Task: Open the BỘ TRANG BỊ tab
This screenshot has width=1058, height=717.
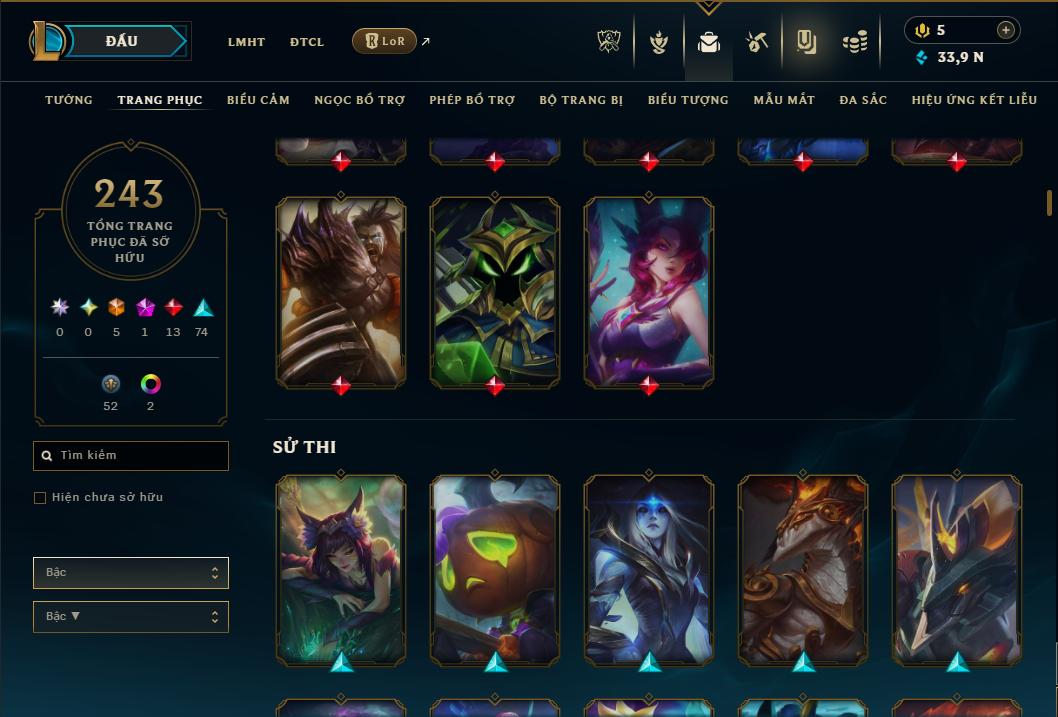Action: 581,100
